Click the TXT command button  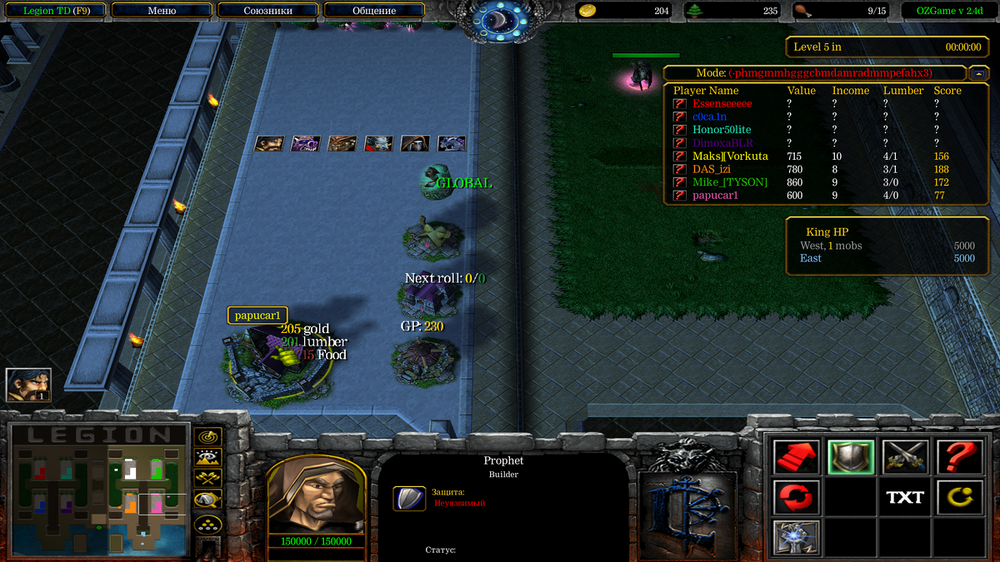click(x=905, y=497)
